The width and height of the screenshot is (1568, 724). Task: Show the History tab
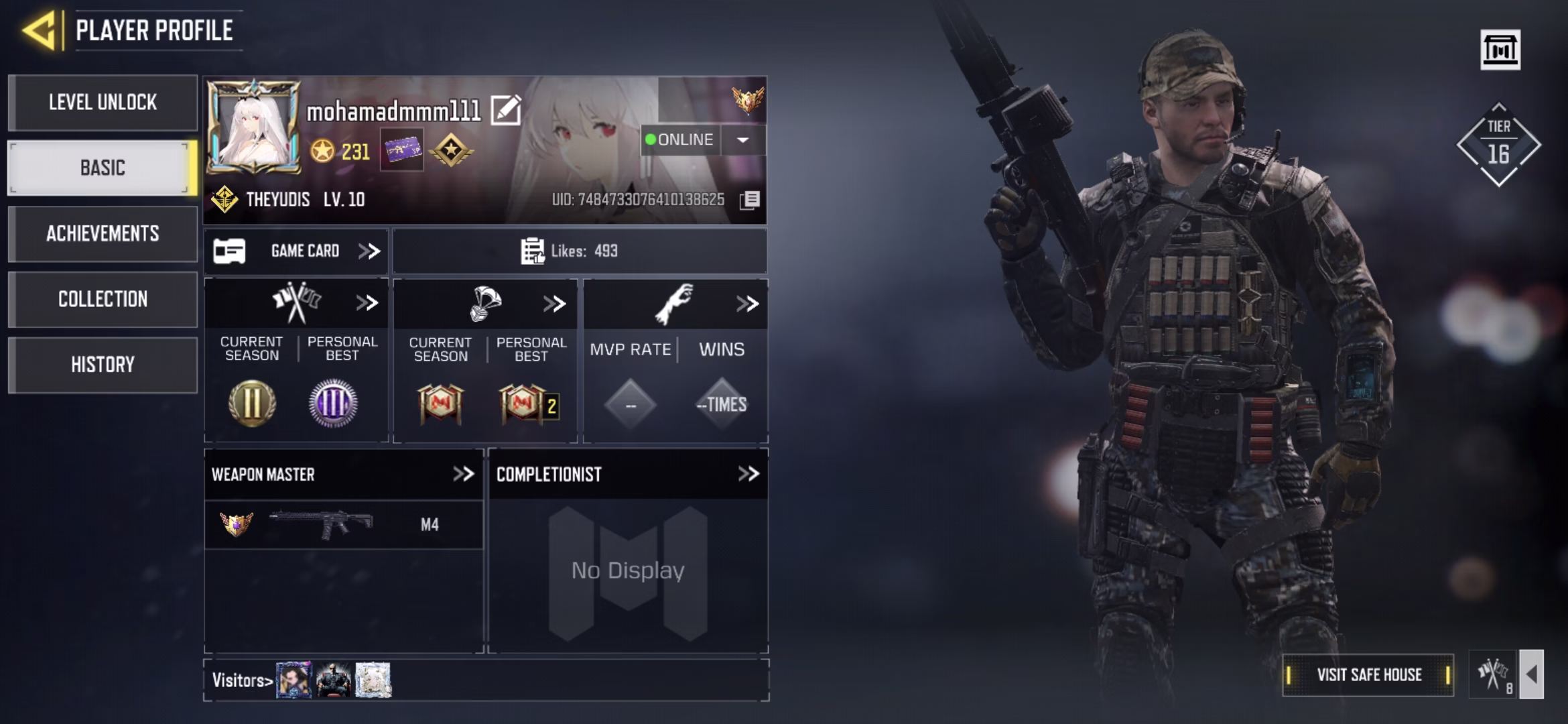click(x=103, y=365)
